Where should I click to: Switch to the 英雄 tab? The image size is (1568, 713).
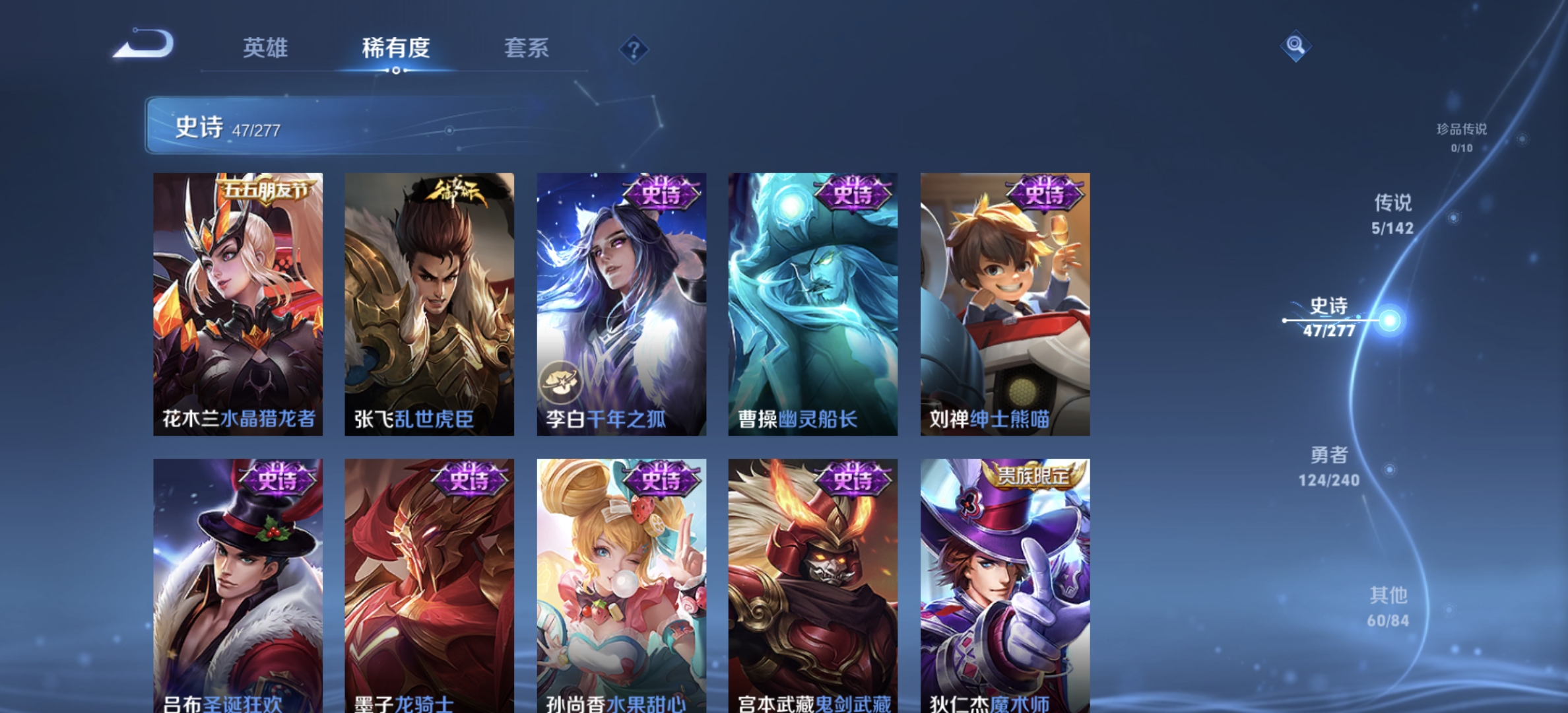click(x=266, y=49)
